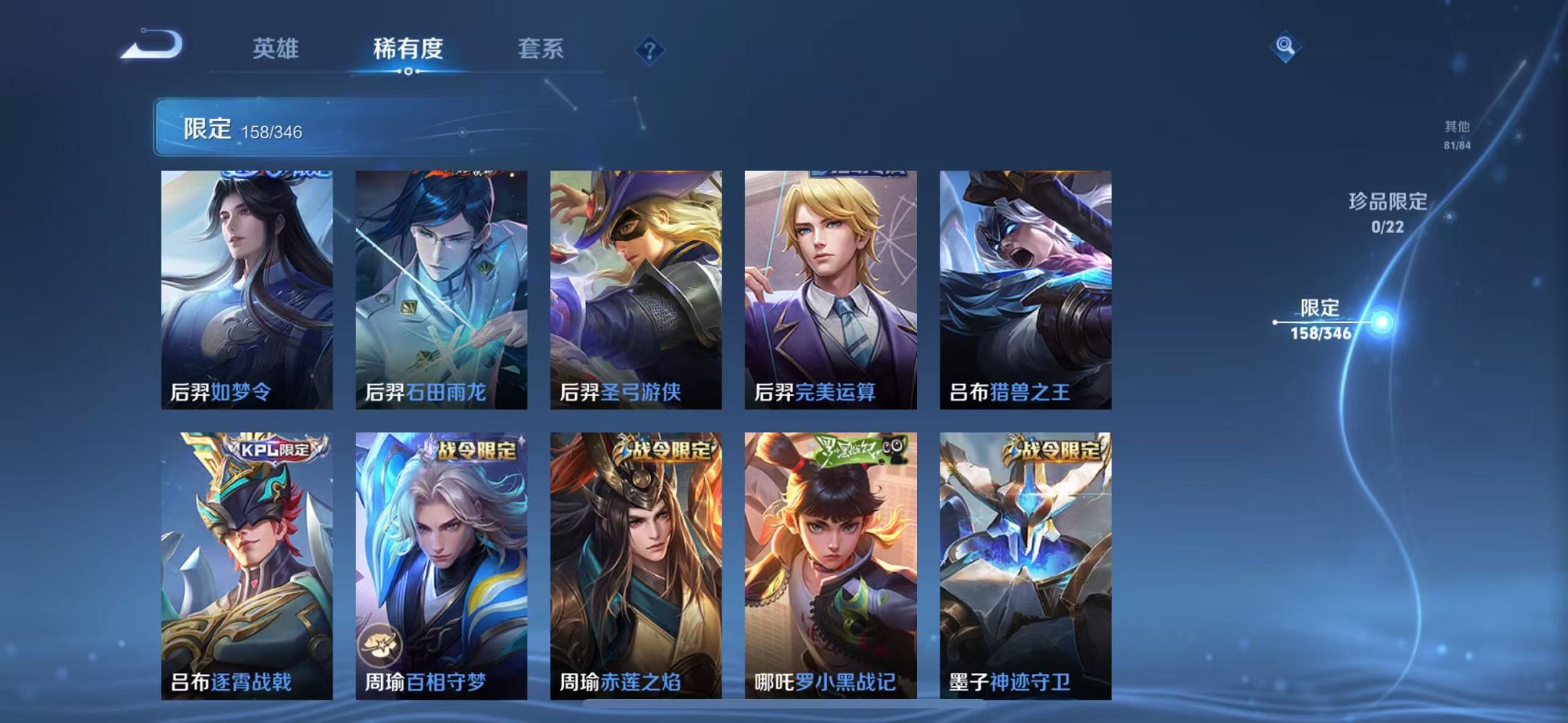This screenshot has height=723, width=1568.
Task: Select the 稀有度 tab
Action: click(408, 49)
